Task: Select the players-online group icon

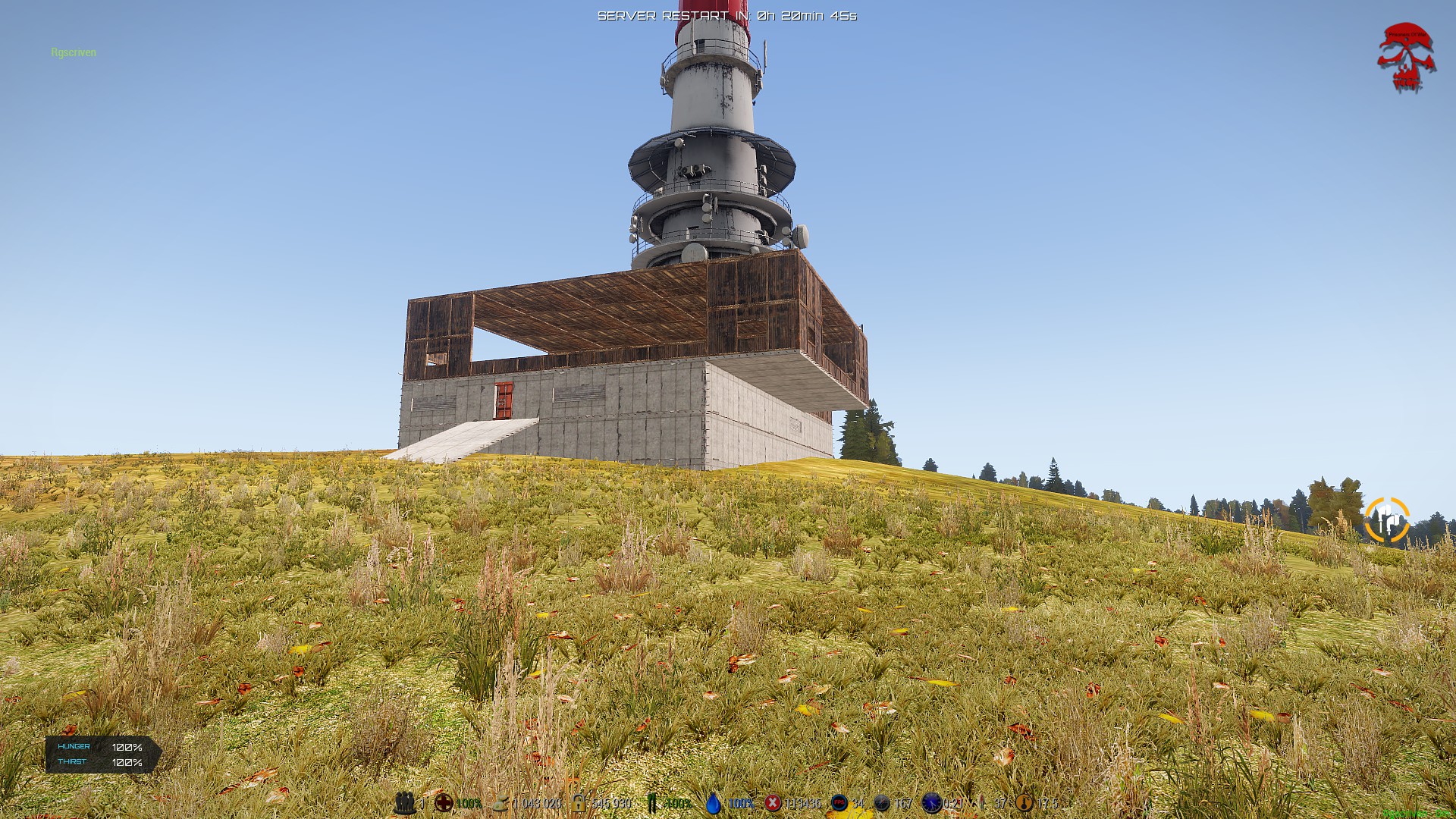Action: point(406,803)
